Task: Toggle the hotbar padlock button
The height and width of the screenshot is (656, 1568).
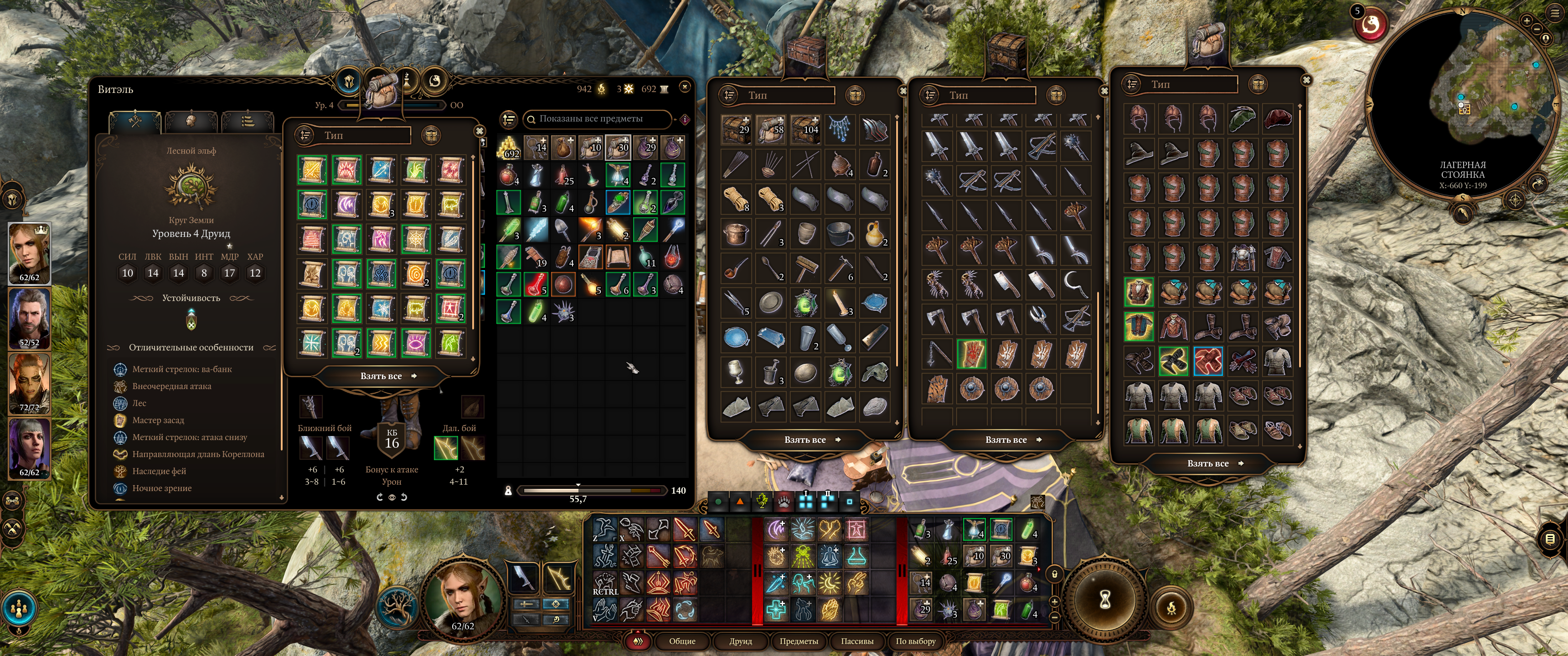Action: pyautogui.click(x=1054, y=574)
